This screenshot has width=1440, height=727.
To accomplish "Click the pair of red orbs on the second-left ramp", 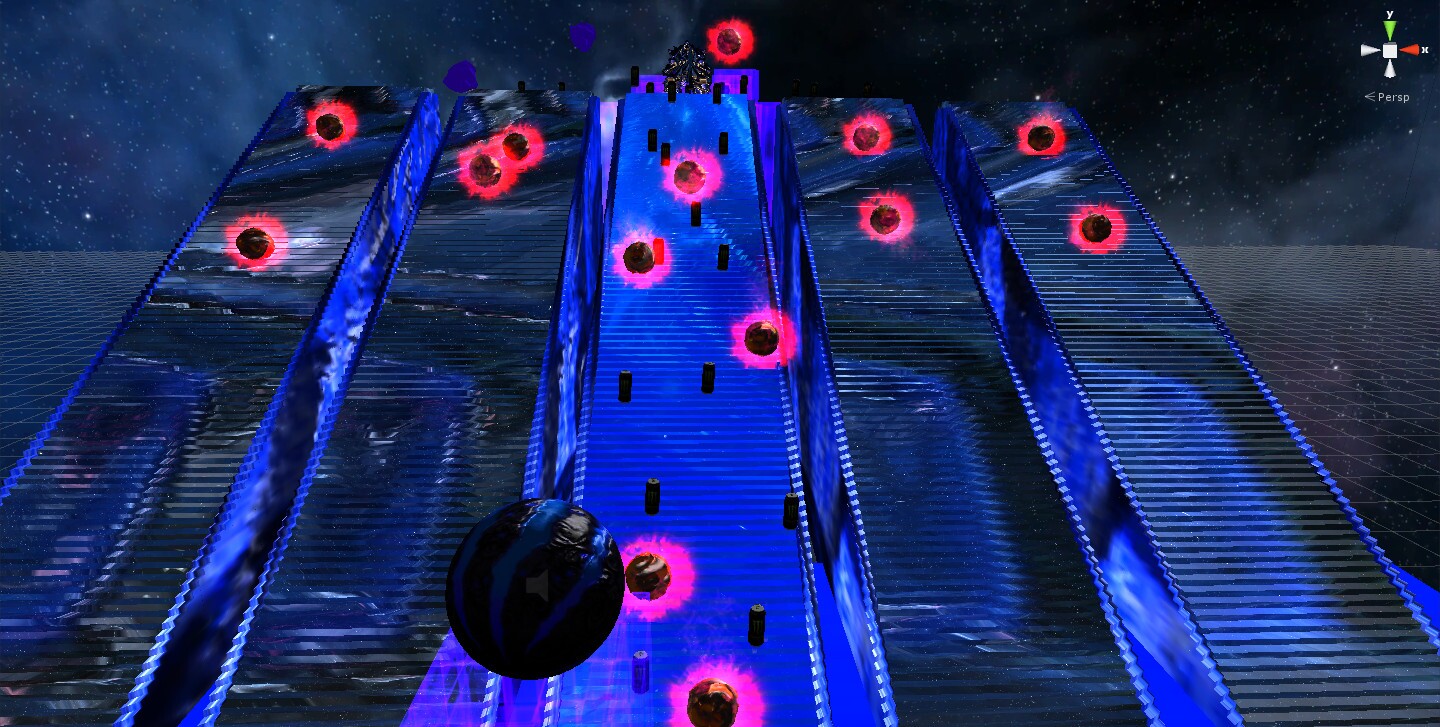I will coord(500,160).
